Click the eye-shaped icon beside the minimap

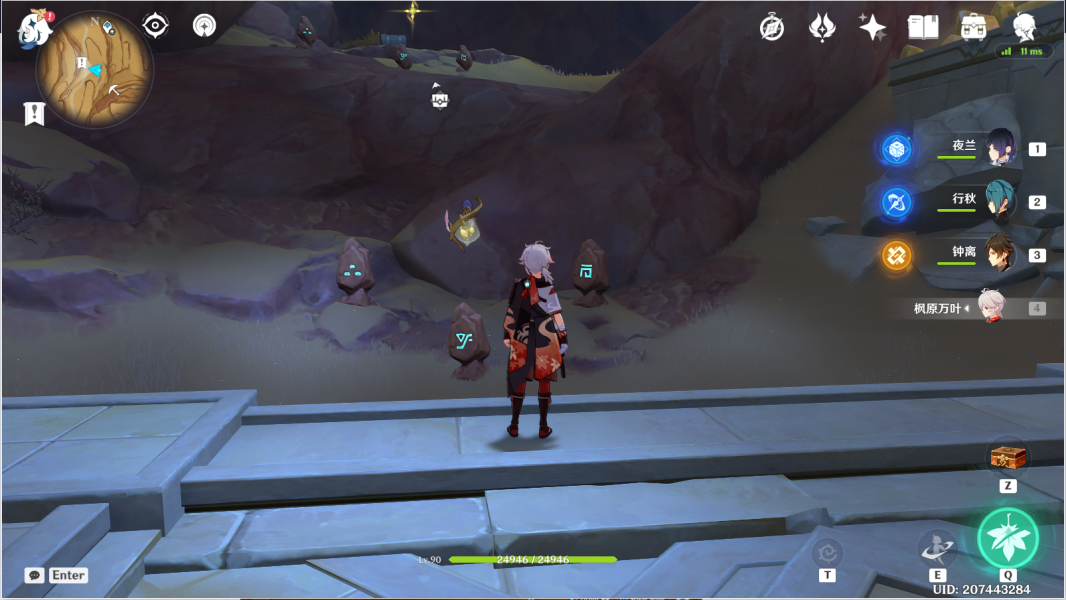tap(155, 25)
